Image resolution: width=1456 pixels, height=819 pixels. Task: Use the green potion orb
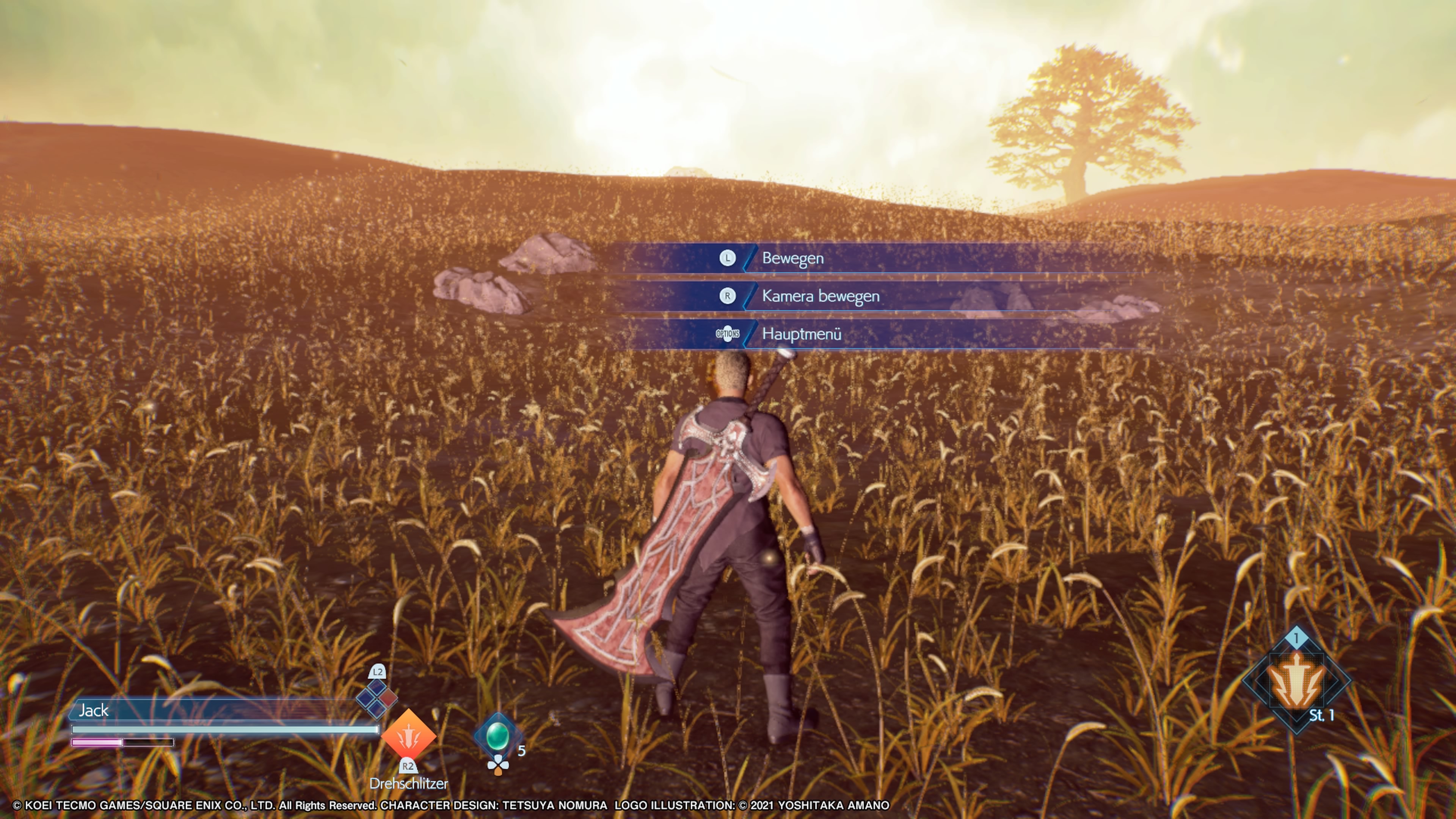click(497, 736)
